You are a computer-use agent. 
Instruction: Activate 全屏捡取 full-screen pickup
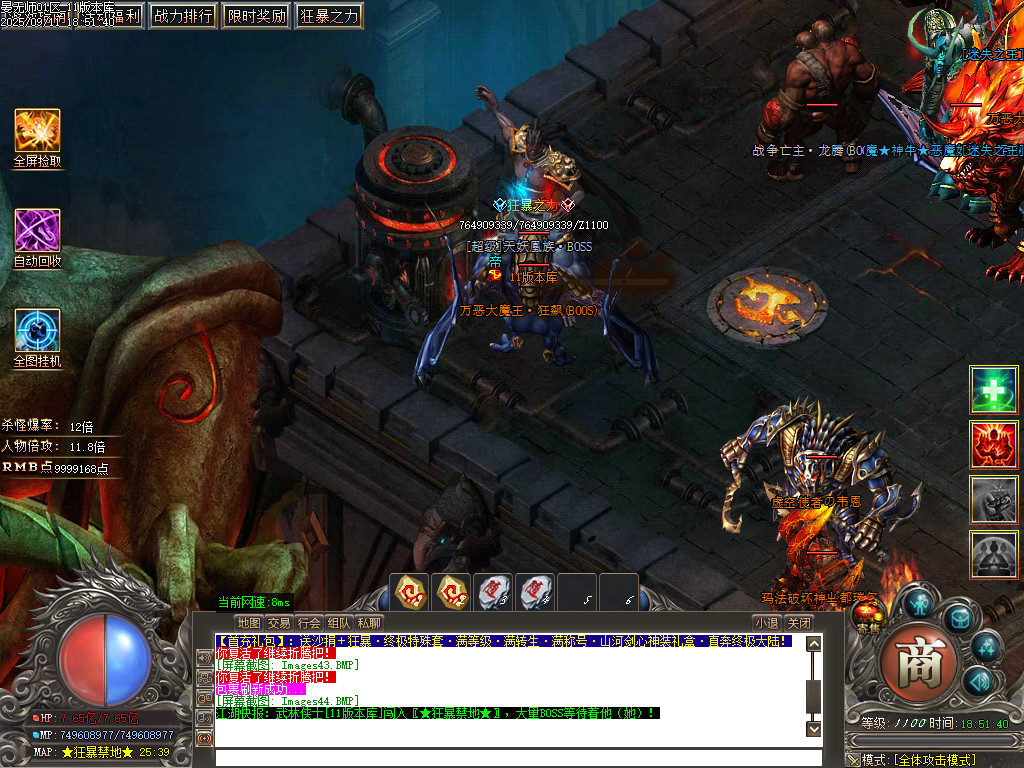37,131
